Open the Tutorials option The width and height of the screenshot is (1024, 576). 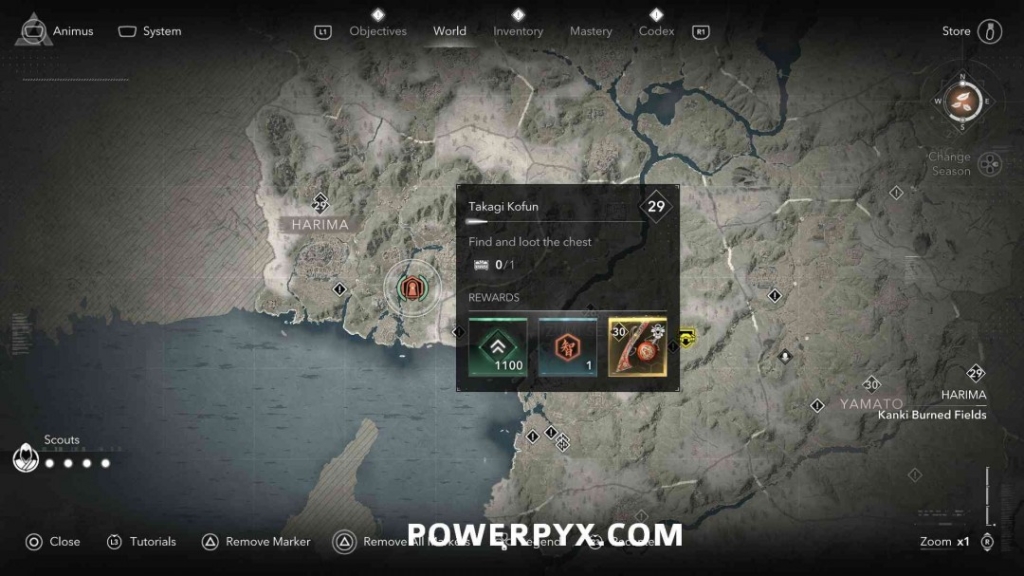(x=141, y=542)
